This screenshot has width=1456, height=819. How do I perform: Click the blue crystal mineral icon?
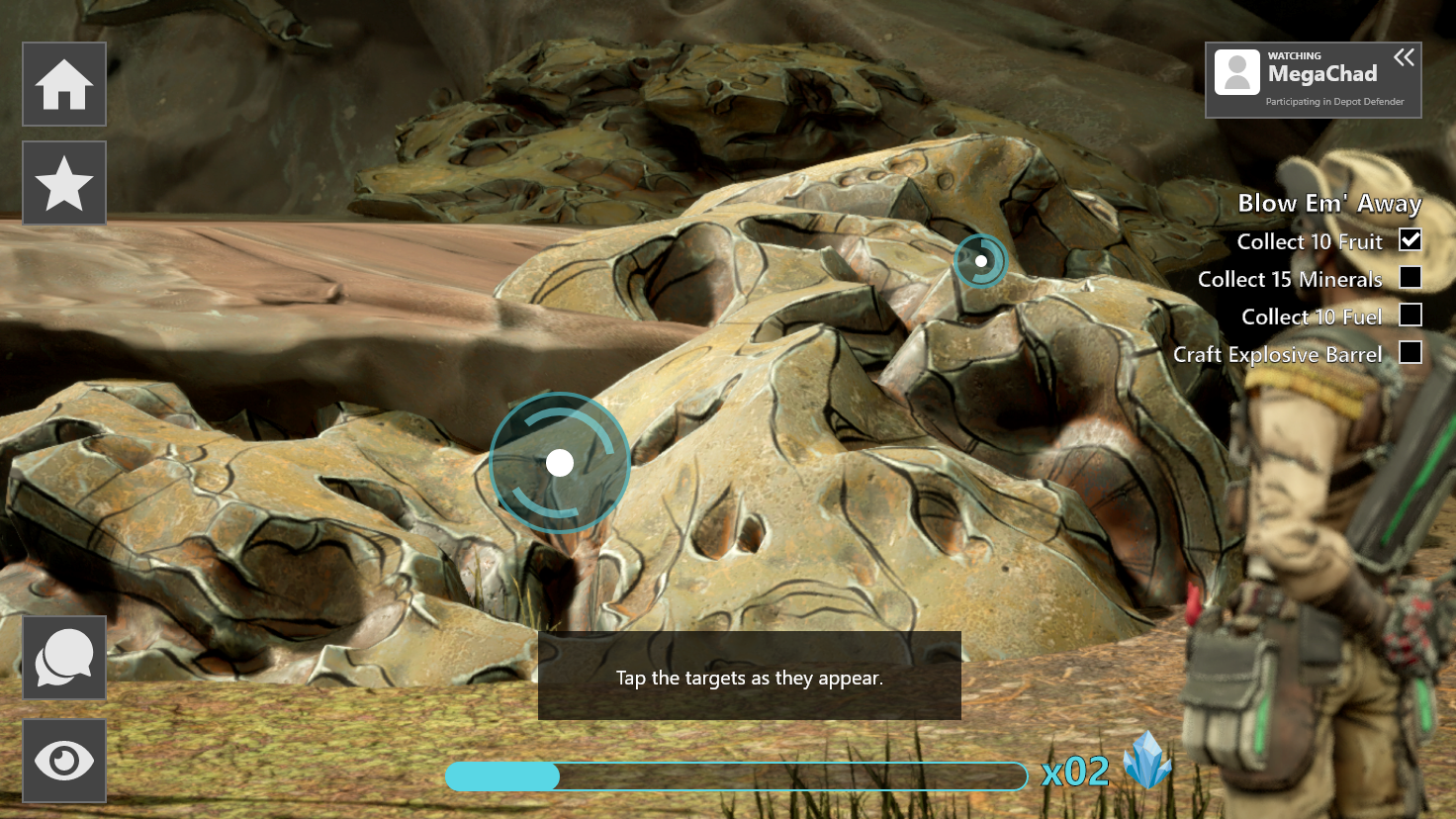coord(1147,760)
